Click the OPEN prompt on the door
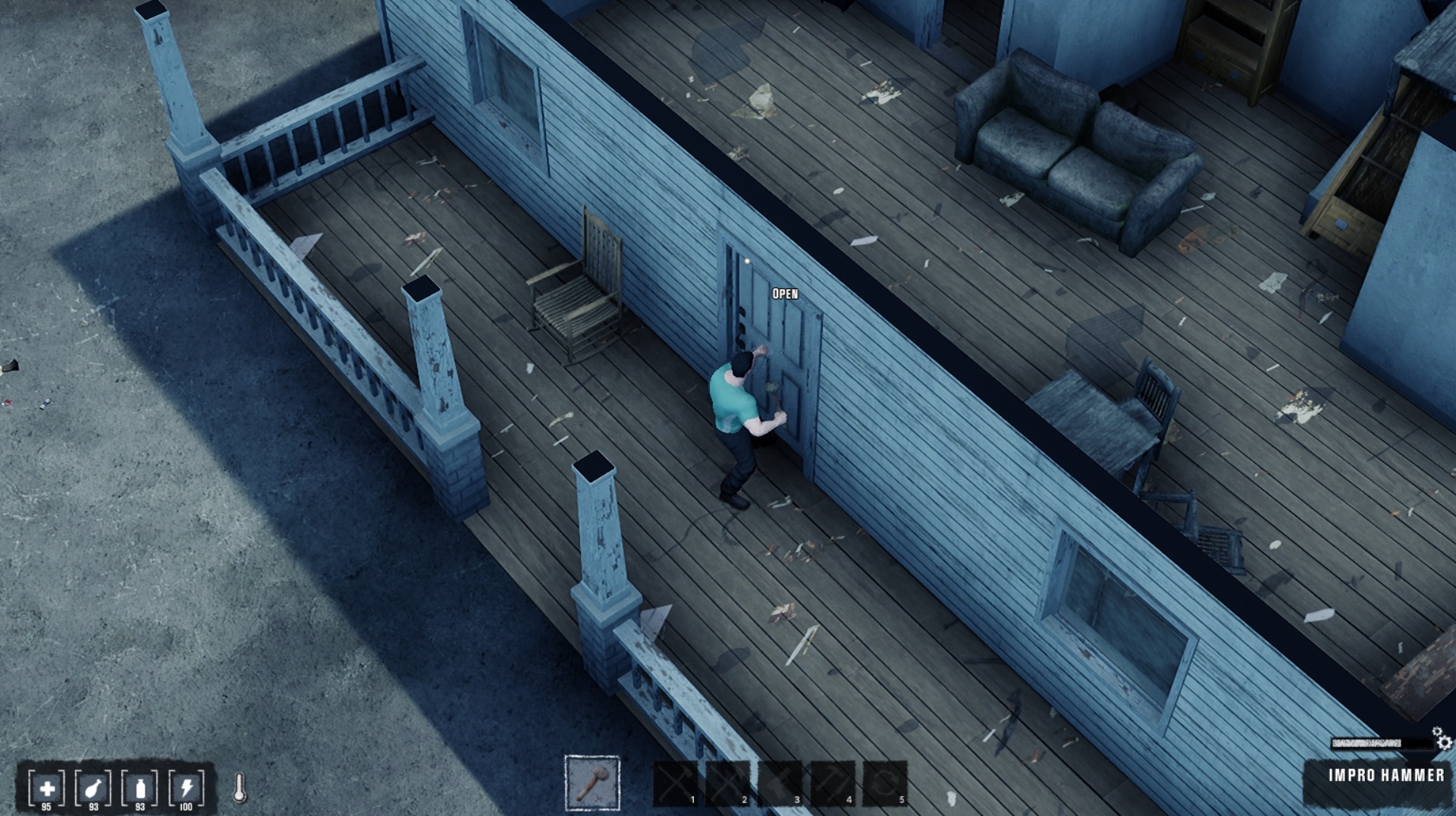1456x816 pixels. [784, 292]
